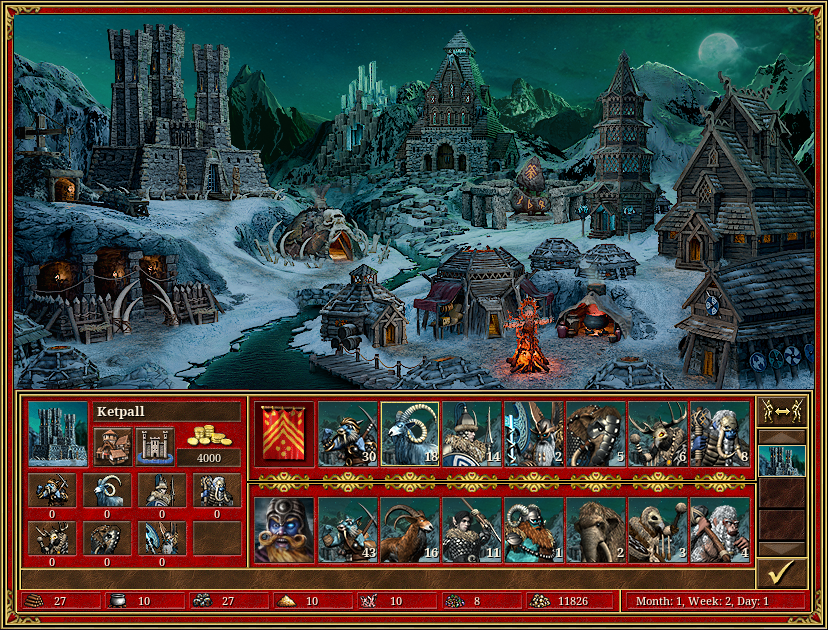Pick the garrison stack of 8 troops
The width and height of the screenshot is (828, 630).
click(x=720, y=434)
